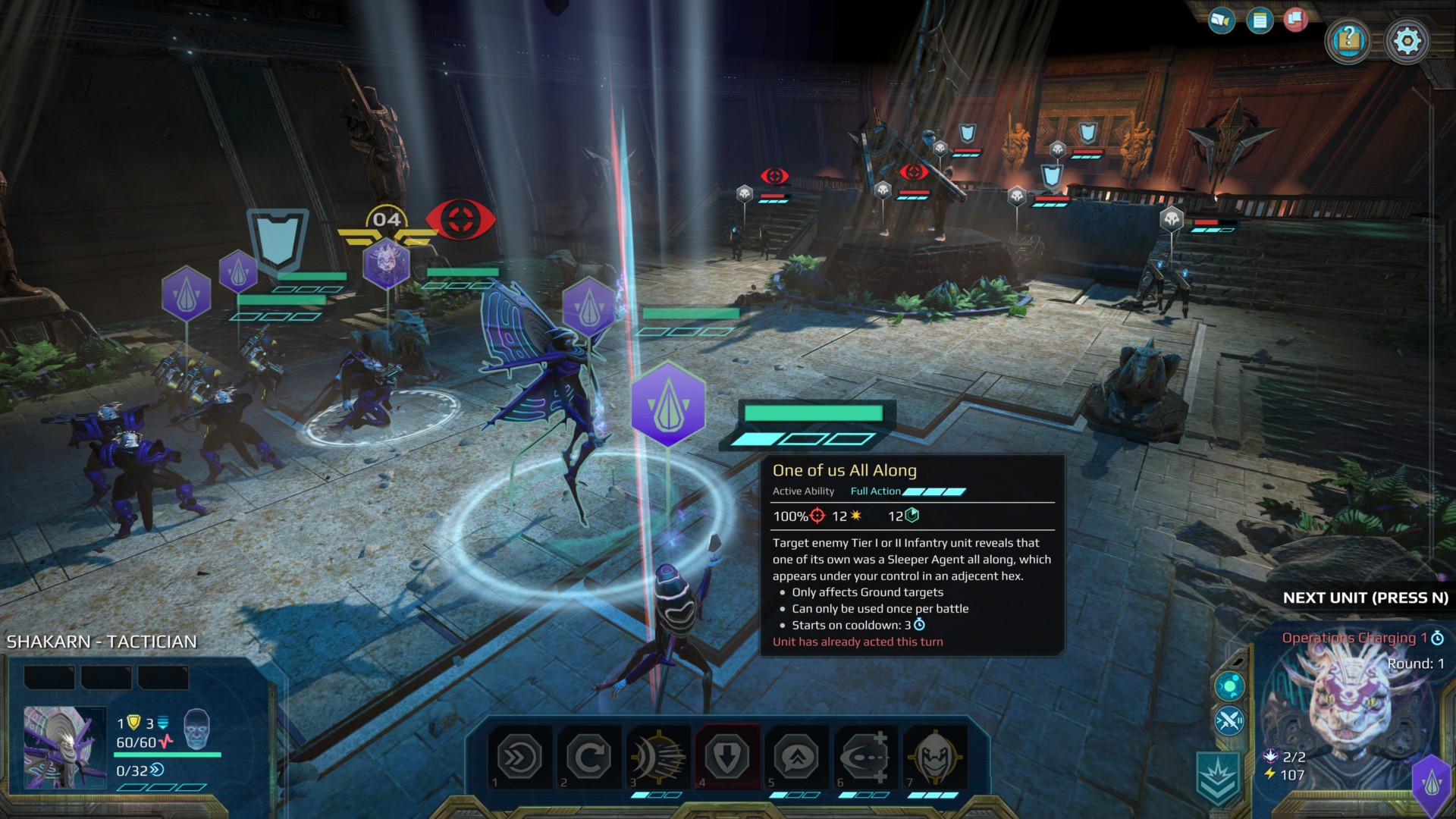Select the circular arrow ability in slot 2
This screenshot has width=1456, height=819.
click(x=589, y=757)
